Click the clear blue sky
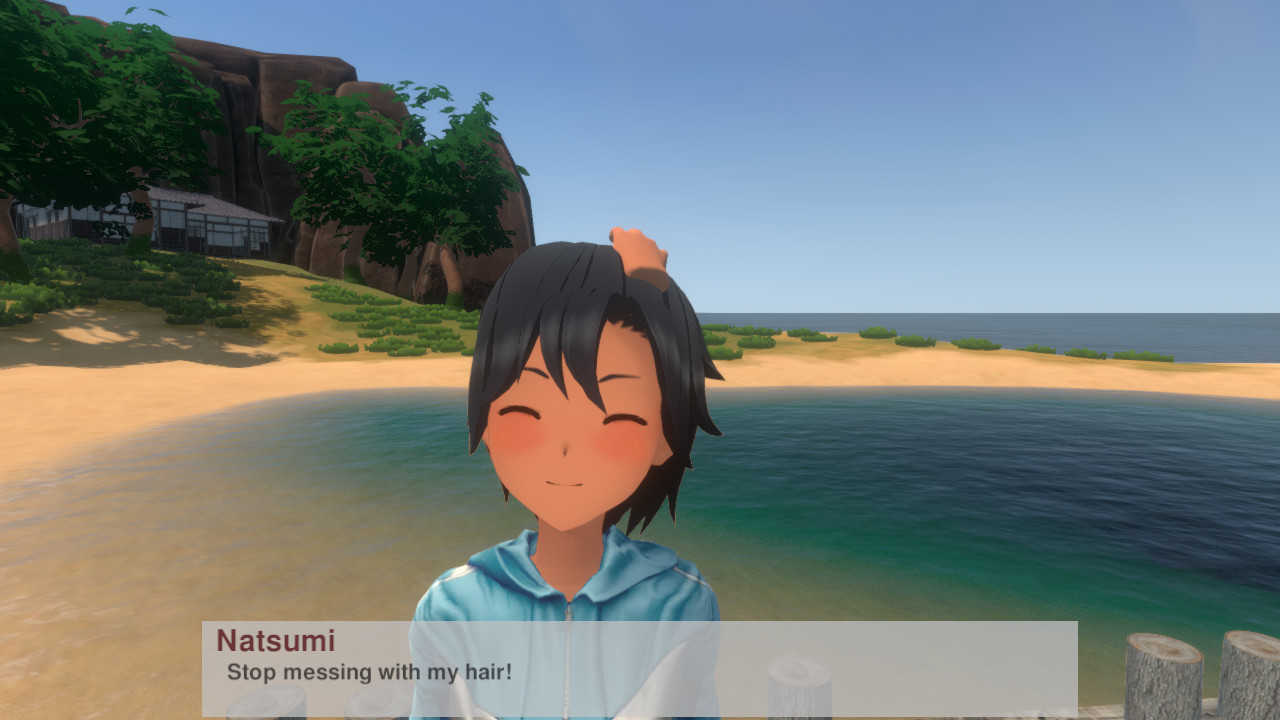 (x=1000, y=120)
